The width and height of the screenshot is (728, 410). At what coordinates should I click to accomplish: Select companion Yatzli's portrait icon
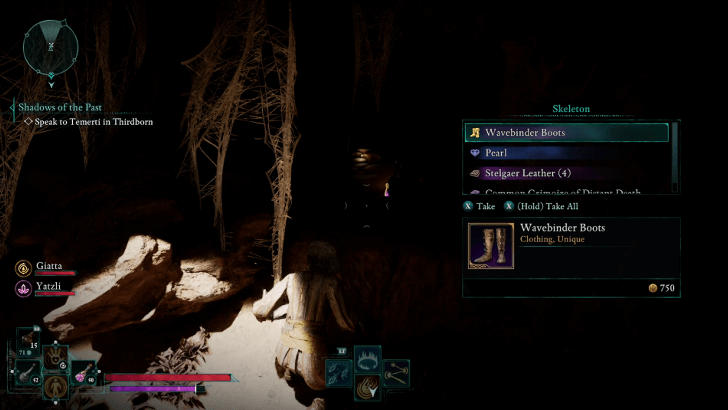click(22, 288)
